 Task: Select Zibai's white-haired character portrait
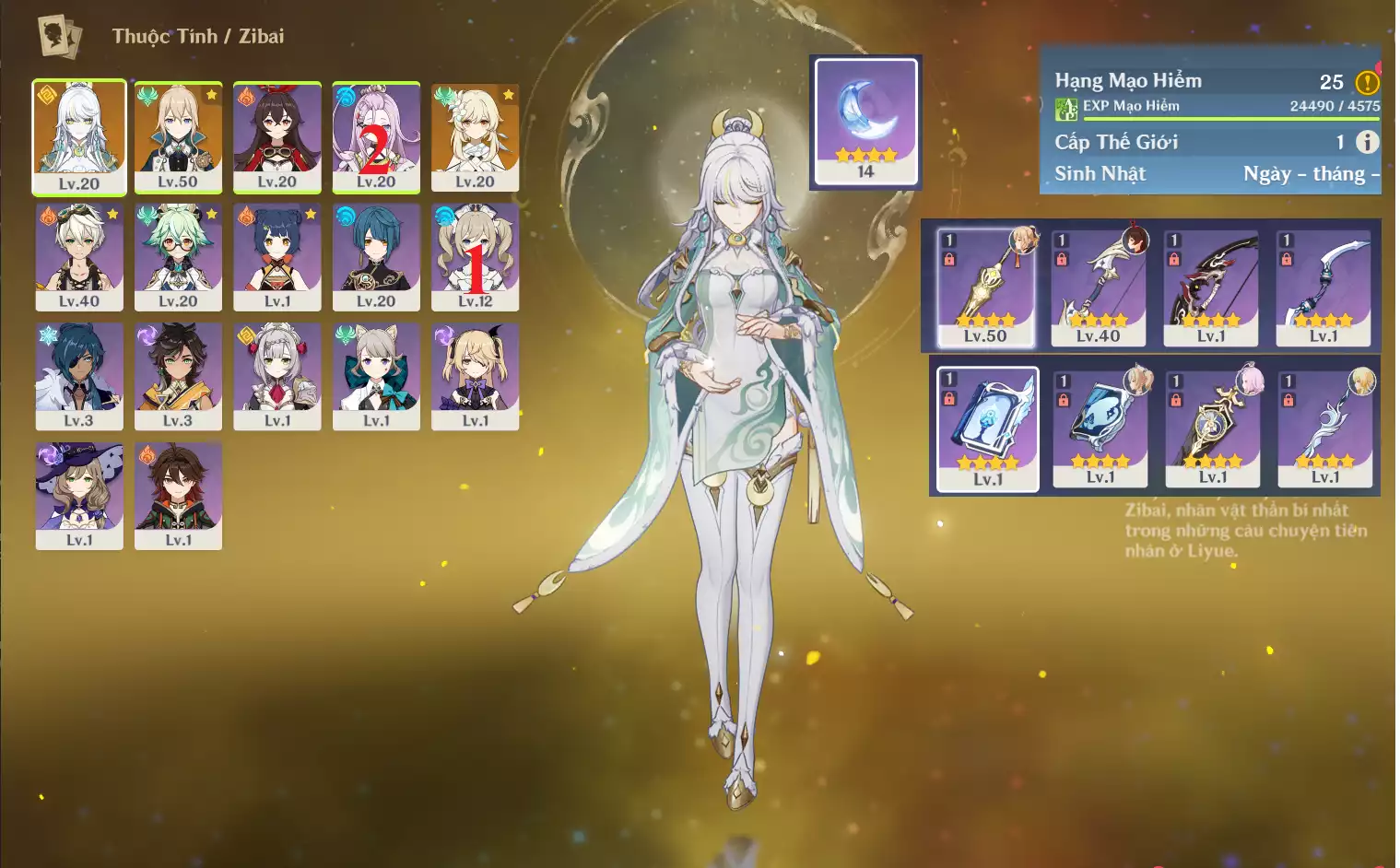[x=79, y=136]
